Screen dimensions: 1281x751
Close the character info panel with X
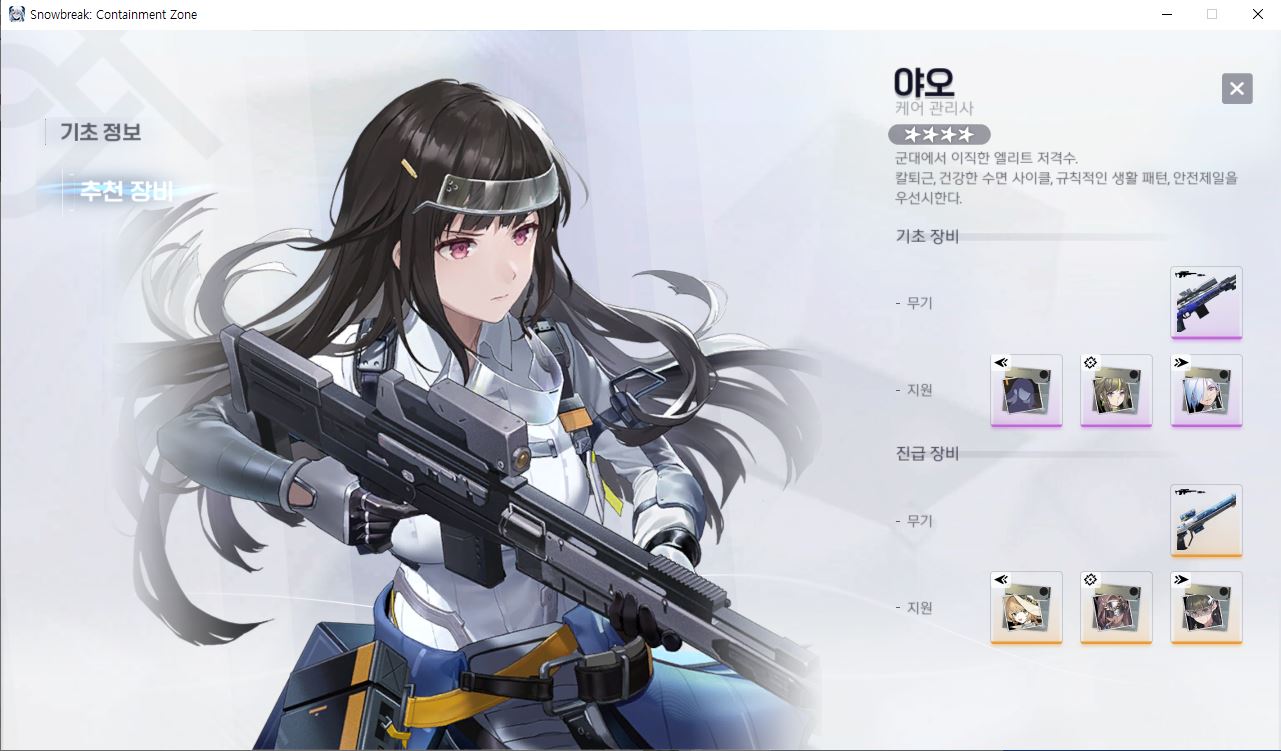(1237, 89)
